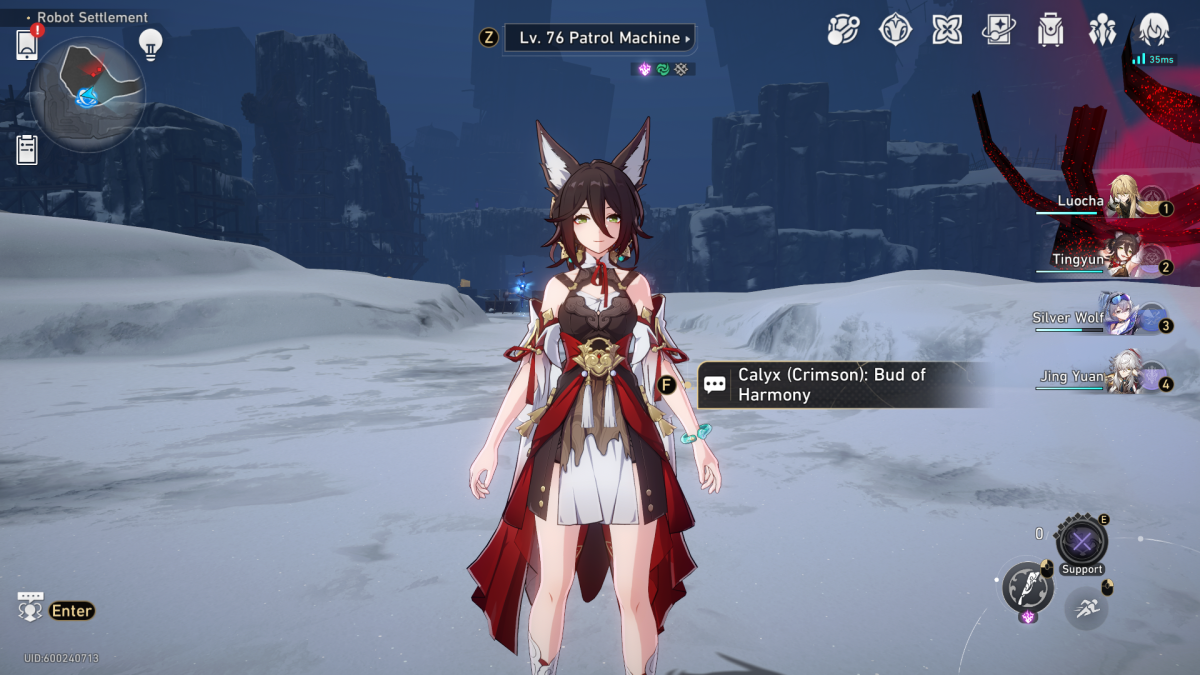This screenshot has height=675, width=1200.
Task: Open the minimap of Robot Settlement
Action: [x=88, y=92]
